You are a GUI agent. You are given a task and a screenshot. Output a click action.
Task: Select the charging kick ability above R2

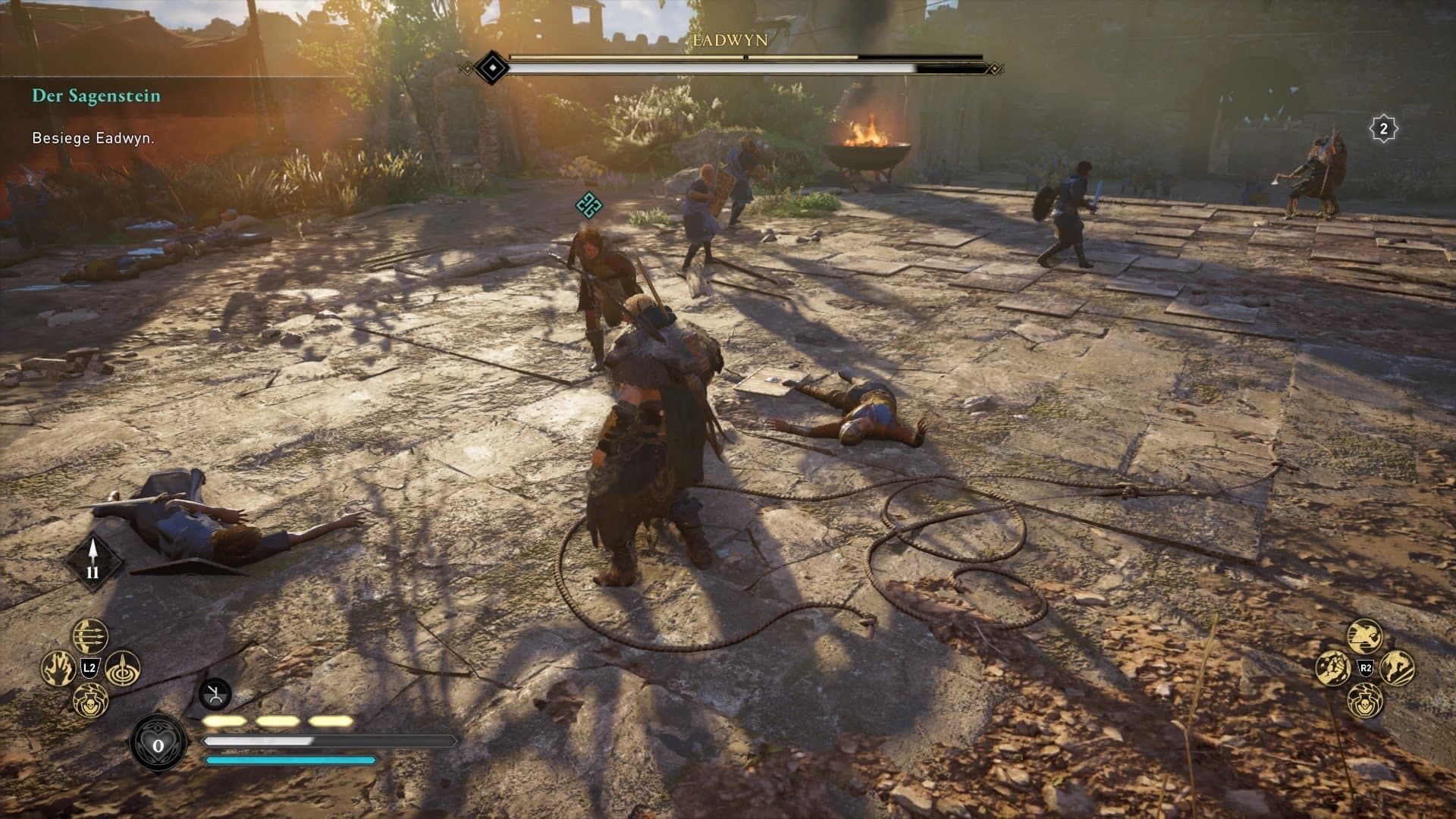tap(1366, 636)
